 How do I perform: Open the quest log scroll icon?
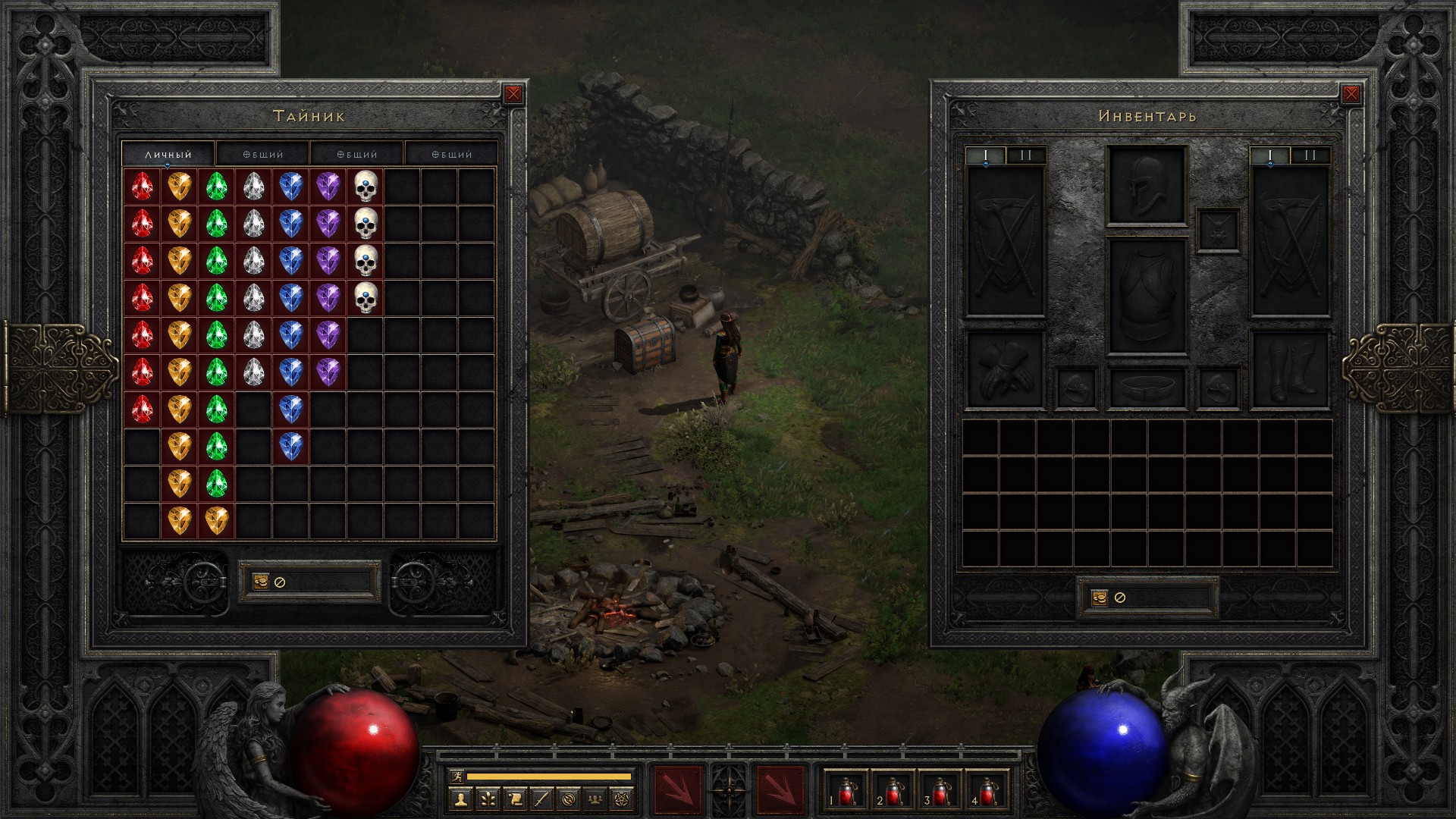(x=514, y=799)
